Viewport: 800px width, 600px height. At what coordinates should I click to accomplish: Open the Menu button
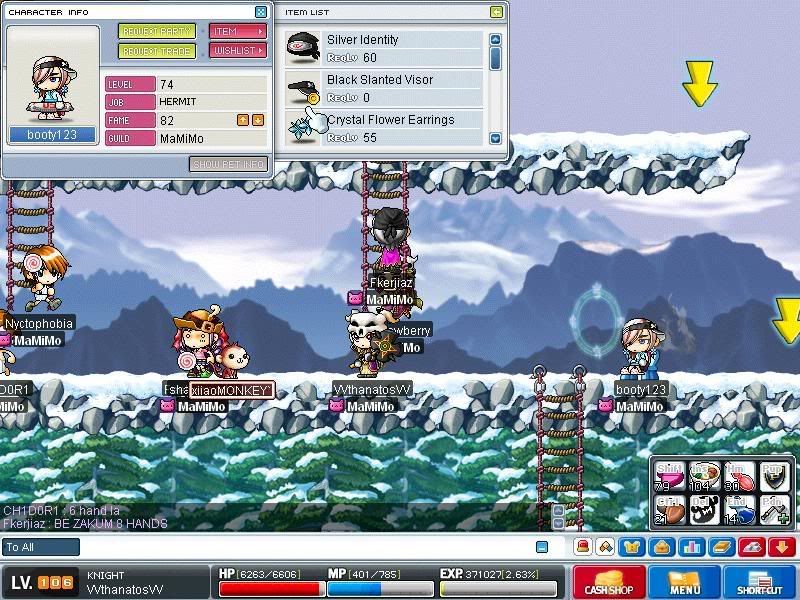[685, 582]
